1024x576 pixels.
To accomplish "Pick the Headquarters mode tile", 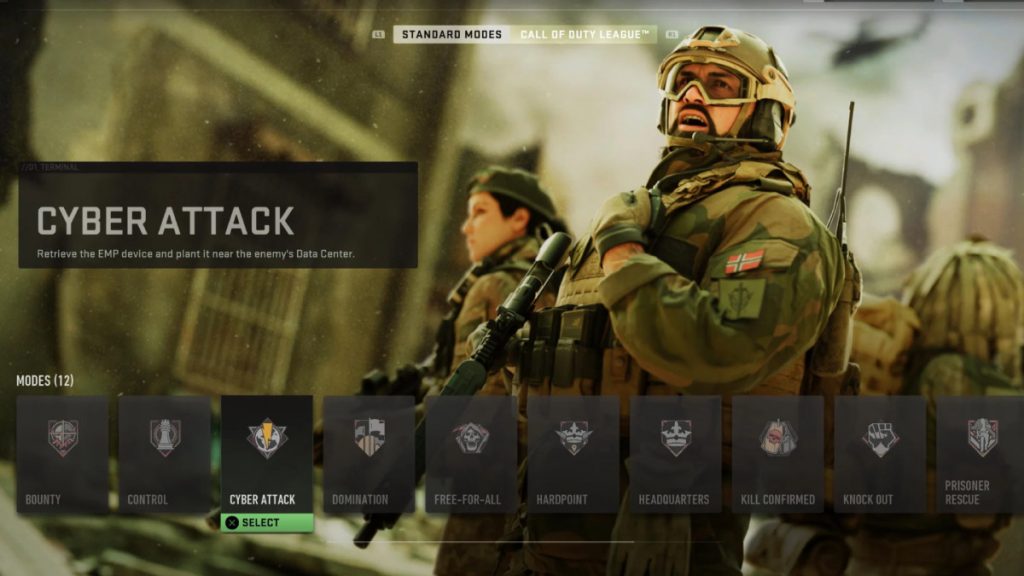I will pos(675,454).
